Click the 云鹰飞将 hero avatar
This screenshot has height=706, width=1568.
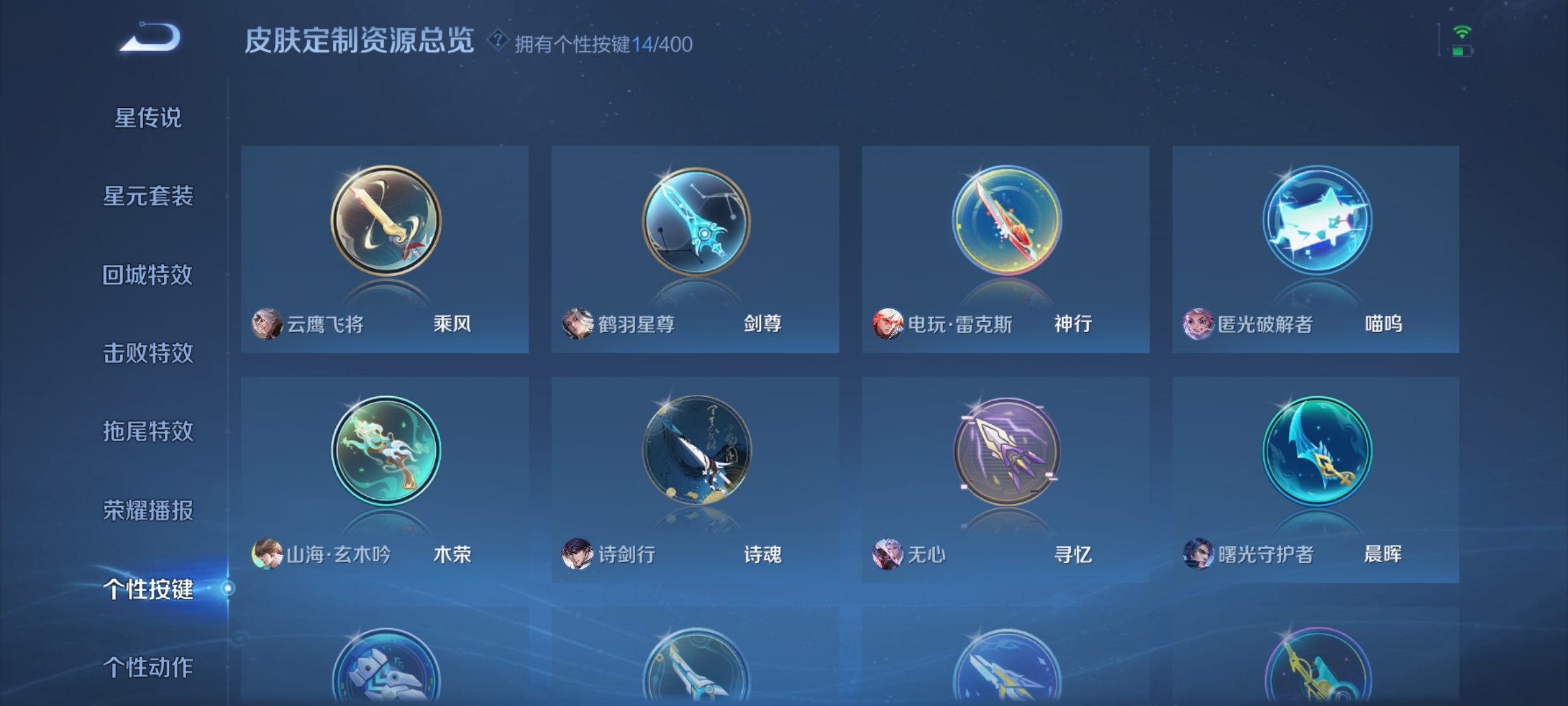[267, 323]
